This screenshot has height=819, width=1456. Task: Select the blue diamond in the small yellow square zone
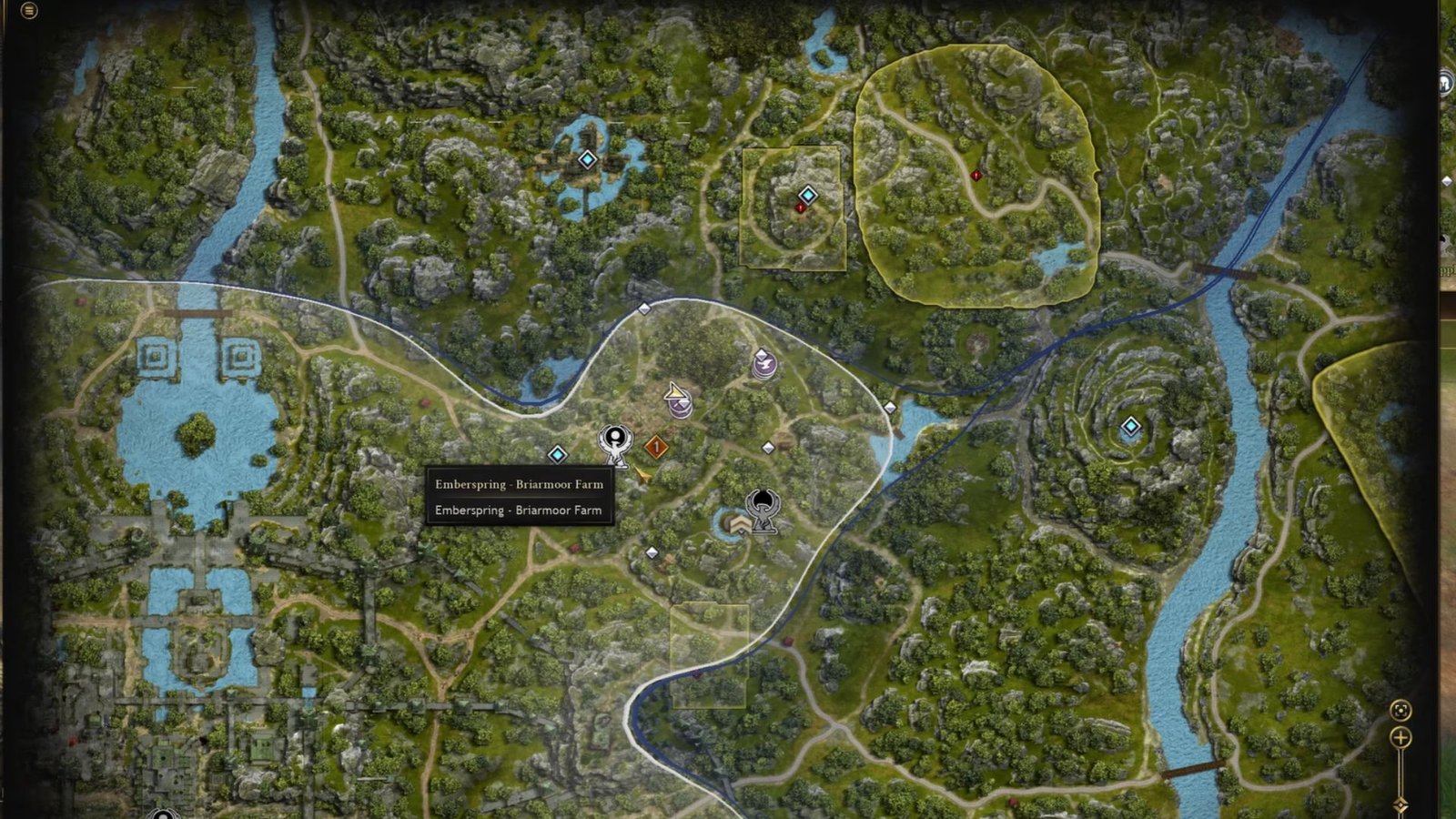coord(807,196)
